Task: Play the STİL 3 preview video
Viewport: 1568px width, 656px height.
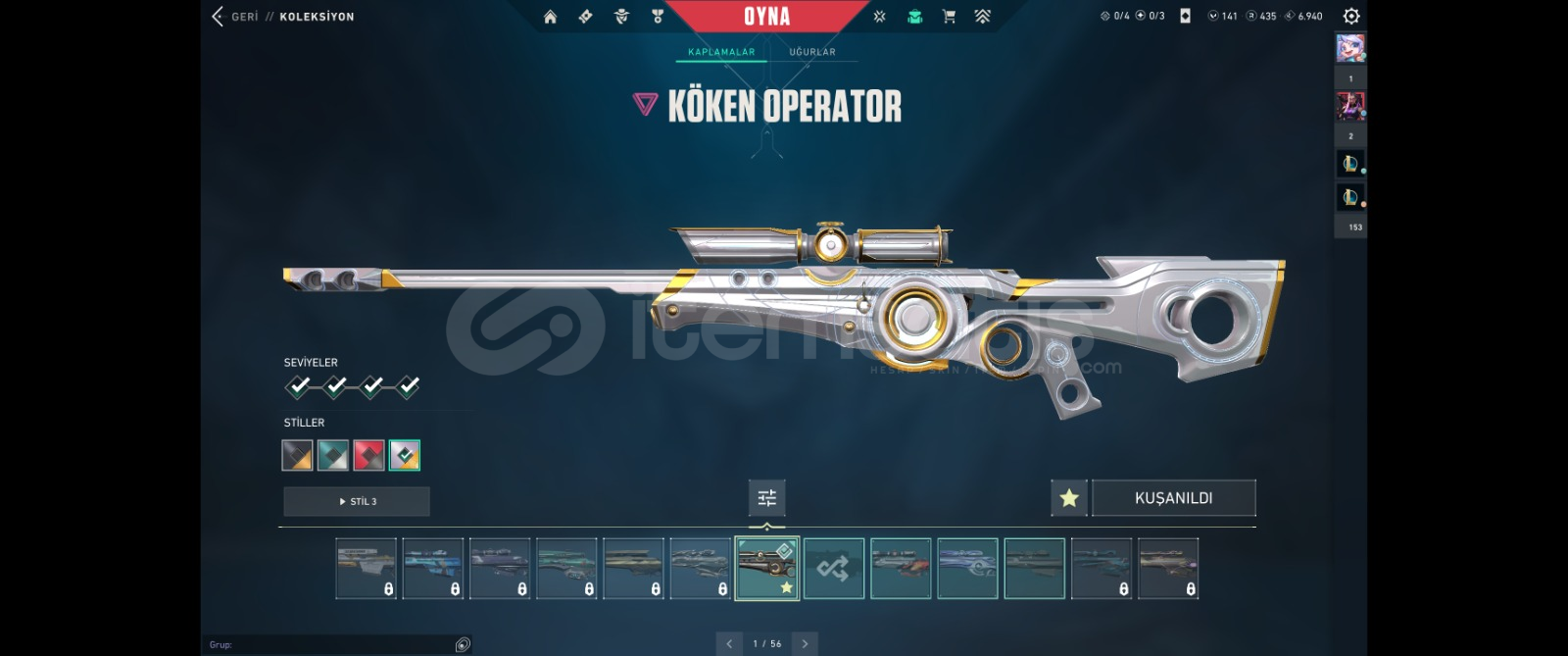Action: (x=357, y=501)
